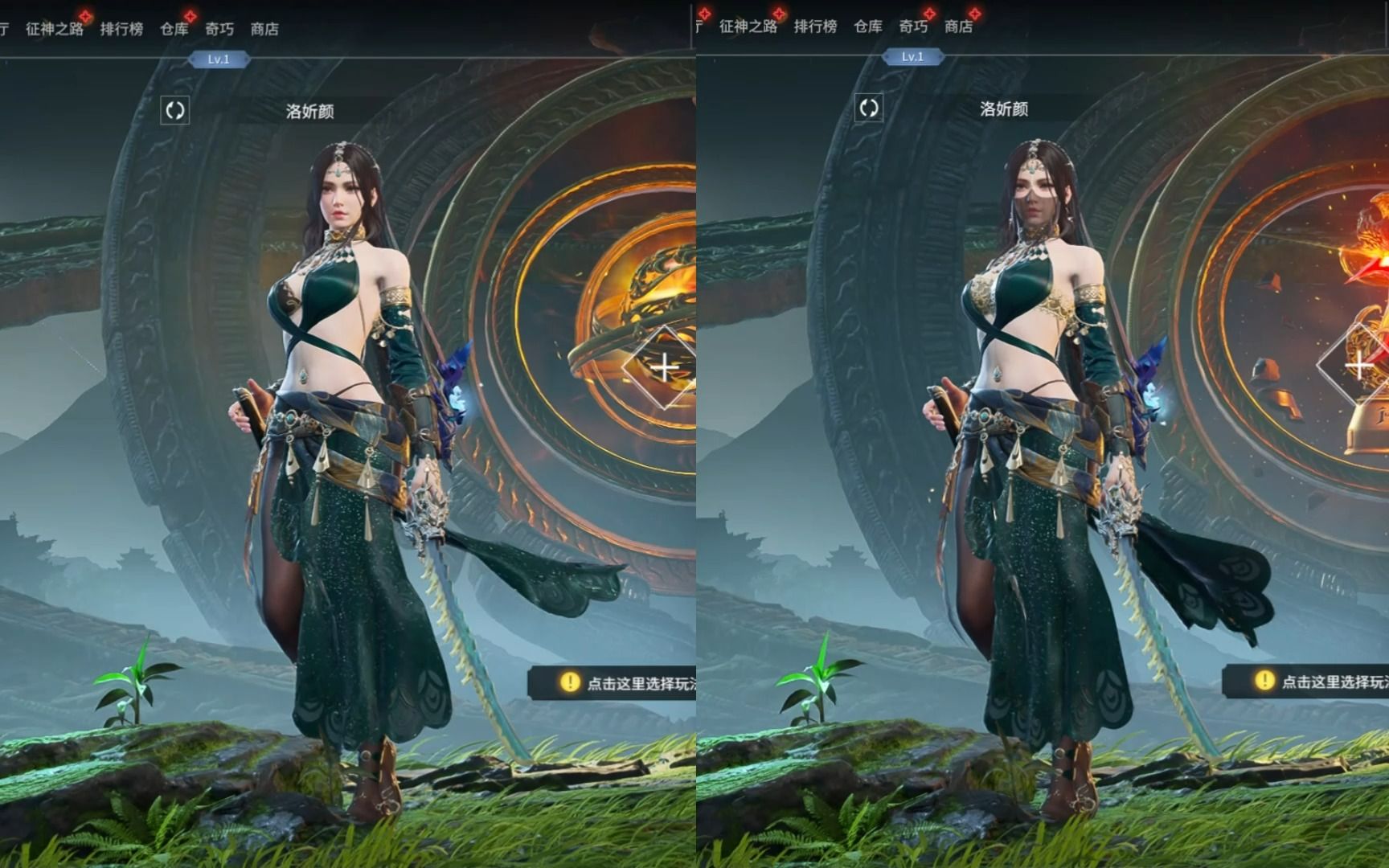Image resolution: width=1389 pixels, height=868 pixels.
Task: Open 排行榜 leaderboard in the left game view
Action: tap(121, 29)
